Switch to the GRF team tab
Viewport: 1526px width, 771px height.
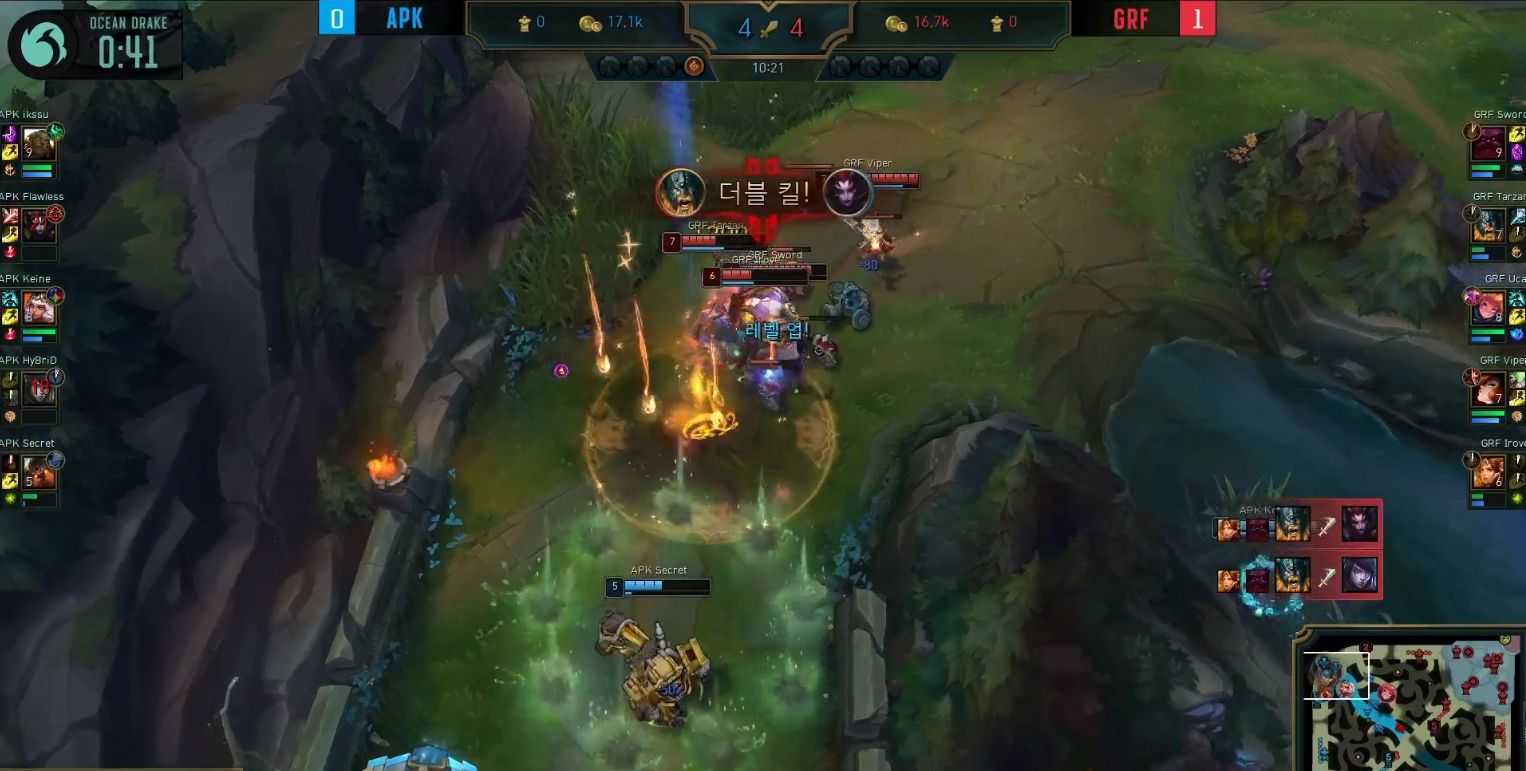pos(1130,18)
